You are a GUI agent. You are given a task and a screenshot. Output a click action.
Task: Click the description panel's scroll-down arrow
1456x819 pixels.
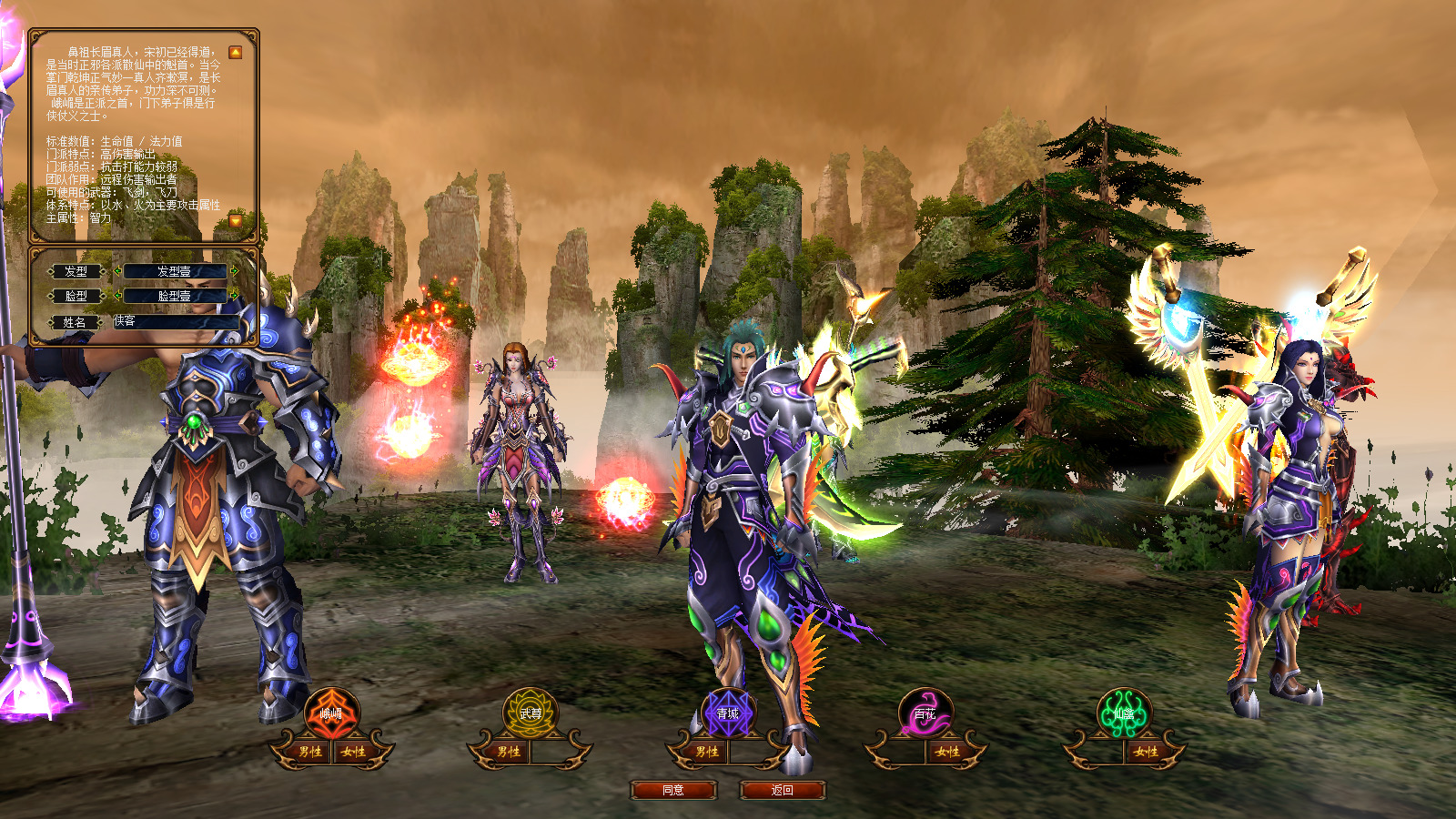(236, 220)
